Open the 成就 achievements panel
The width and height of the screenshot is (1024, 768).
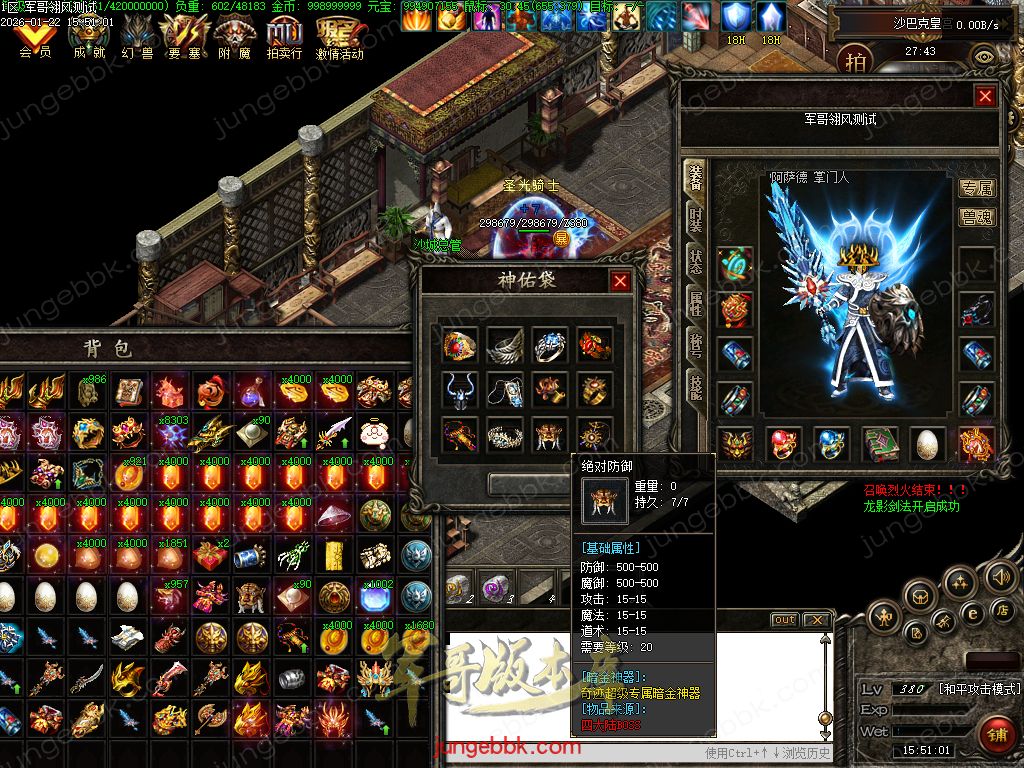coord(89,40)
